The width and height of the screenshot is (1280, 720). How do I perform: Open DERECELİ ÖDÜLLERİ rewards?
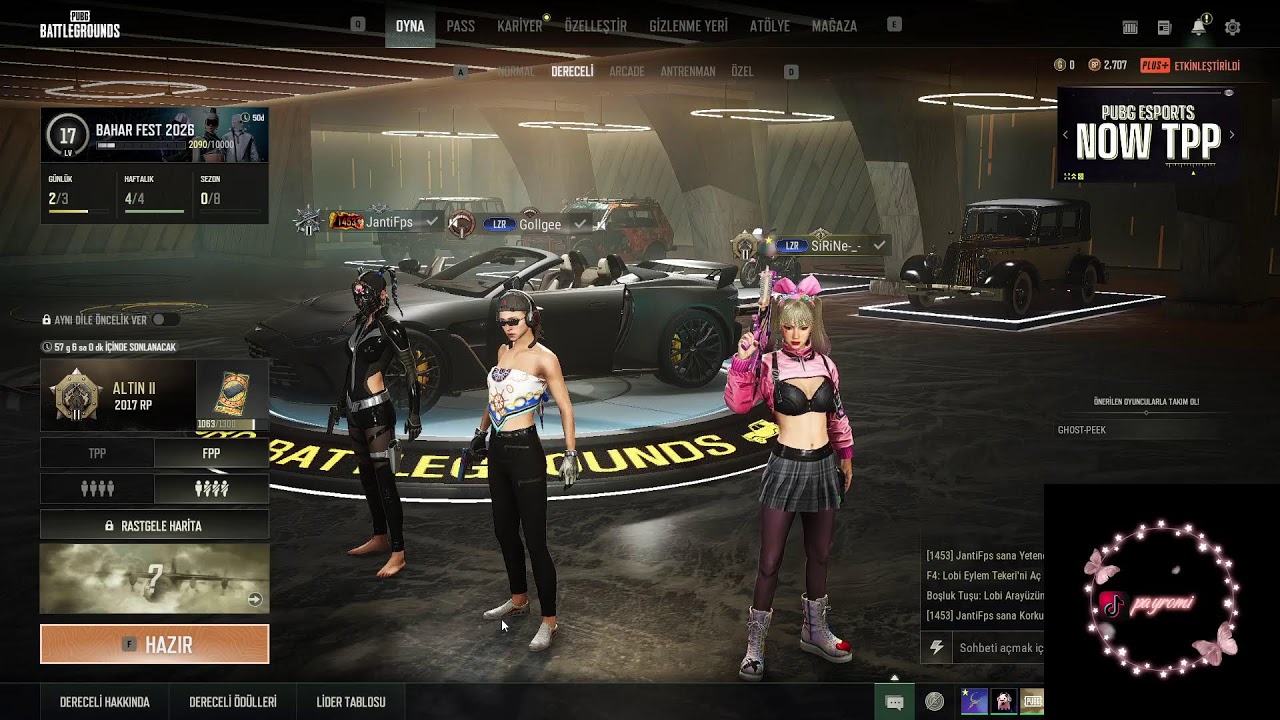(x=232, y=702)
